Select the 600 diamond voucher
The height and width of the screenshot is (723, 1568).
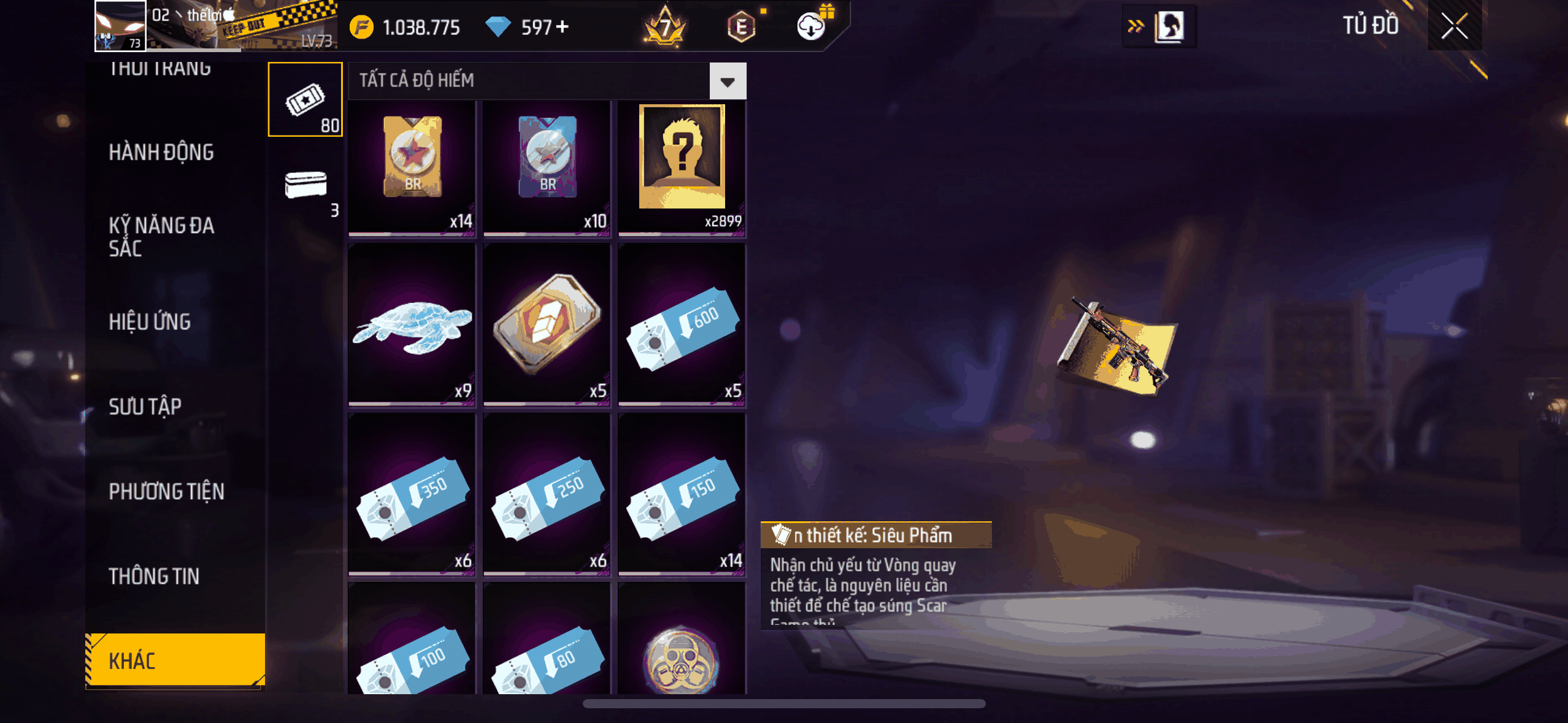point(682,324)
